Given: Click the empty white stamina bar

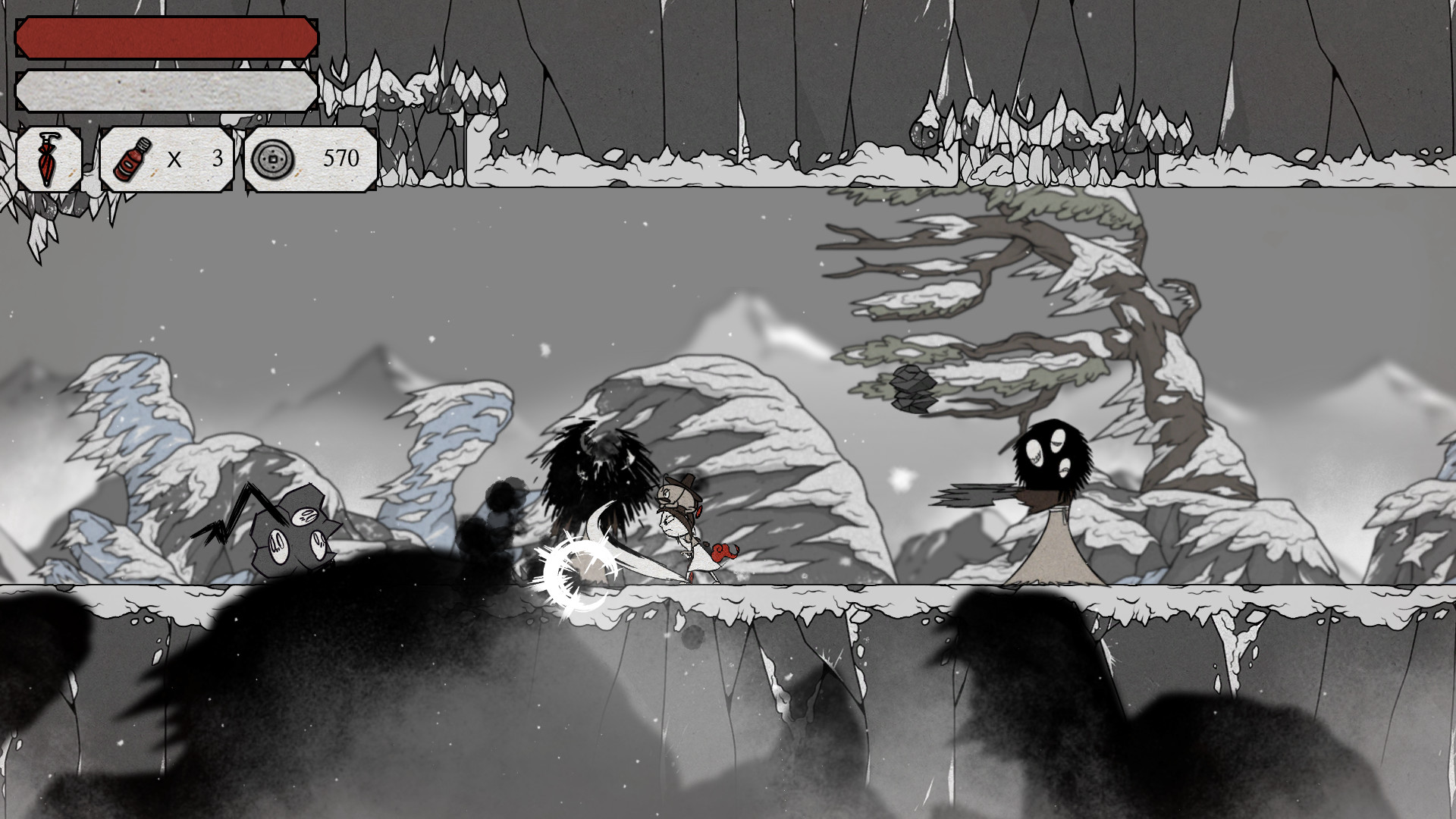Looking at the screenshot, I should coord(167,91).
